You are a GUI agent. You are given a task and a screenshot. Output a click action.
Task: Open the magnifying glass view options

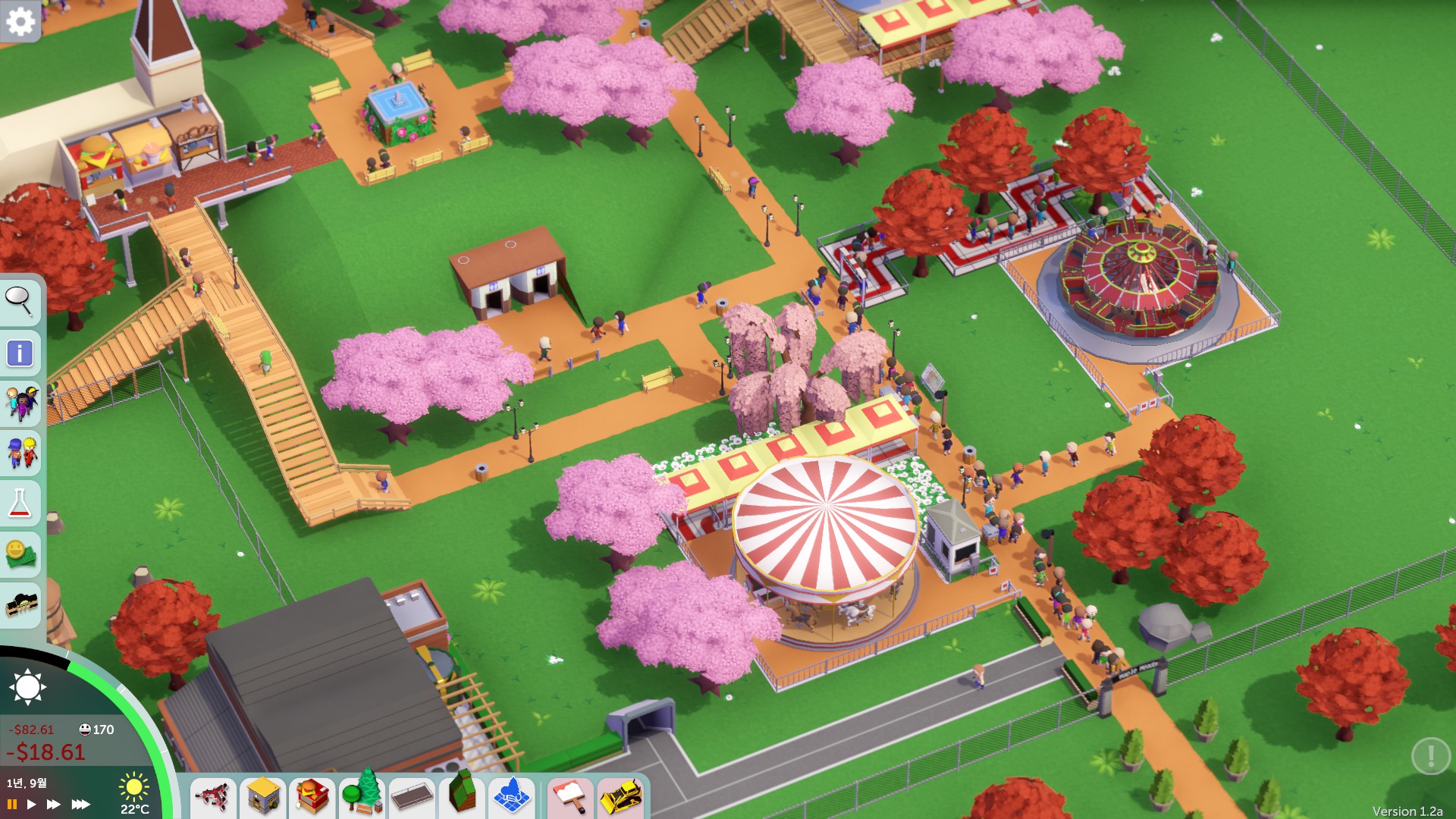coord(19,301)
